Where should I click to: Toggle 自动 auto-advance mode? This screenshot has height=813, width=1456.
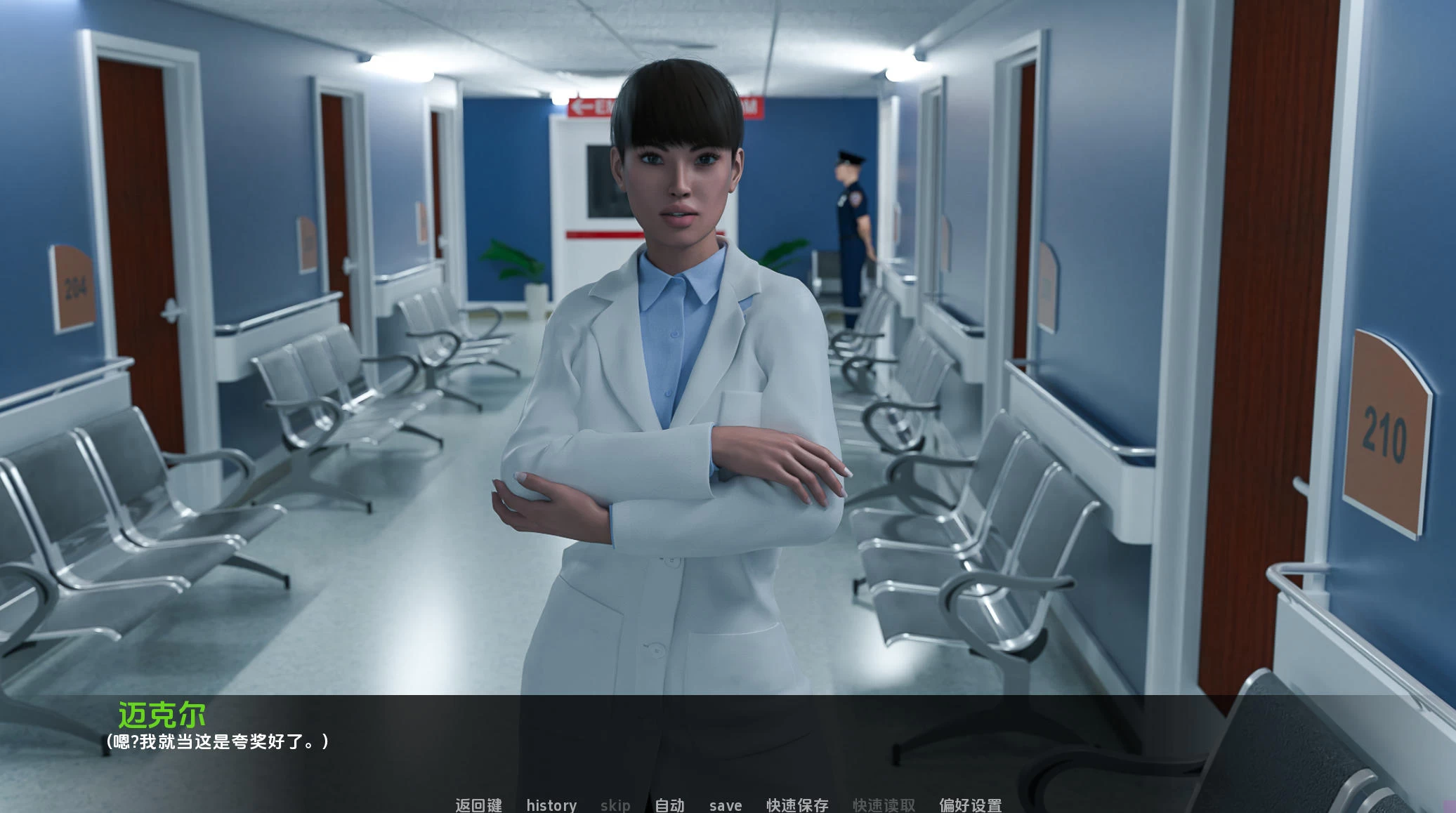tap(669, 805)
